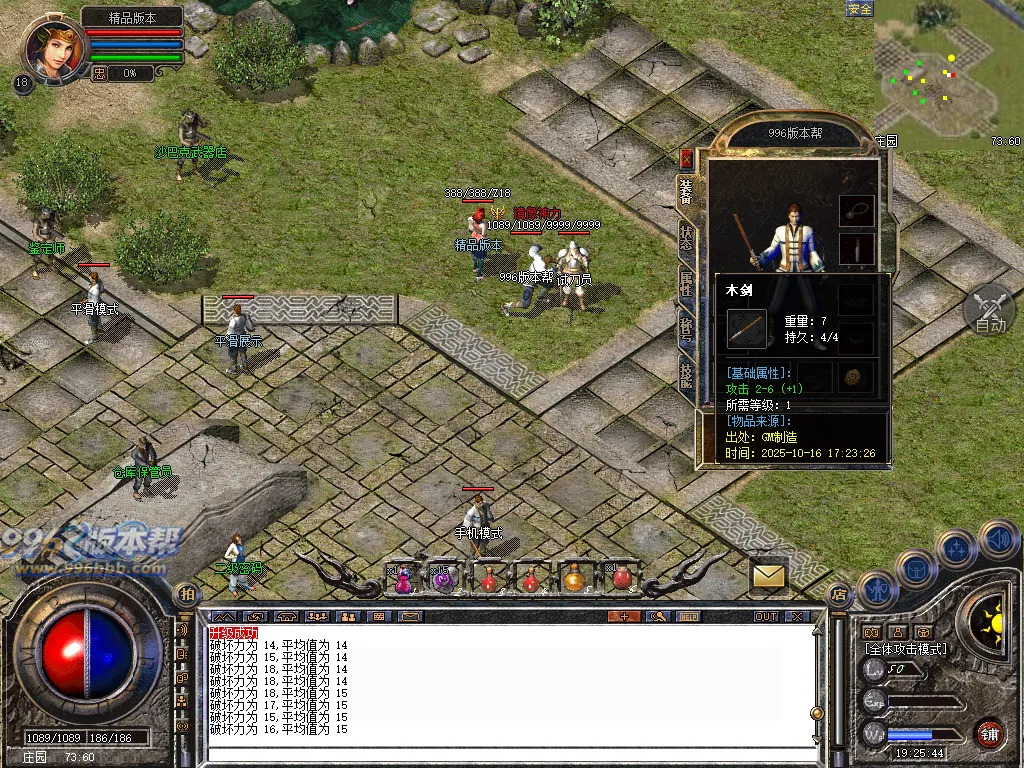
Task: Open the 店 shop button
Action: pos(839,593)
